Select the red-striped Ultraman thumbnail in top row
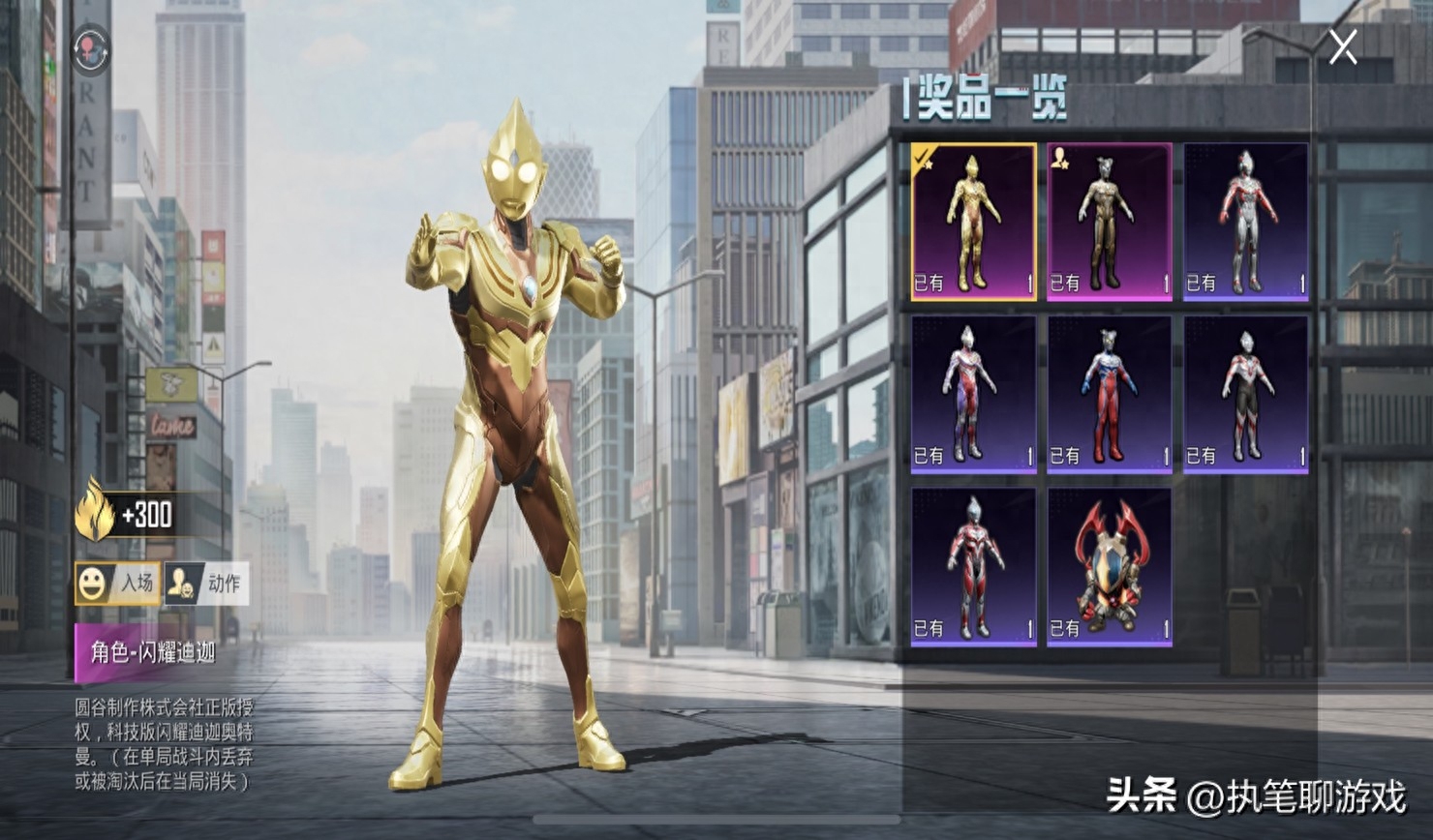 [x=1247, y=225]
